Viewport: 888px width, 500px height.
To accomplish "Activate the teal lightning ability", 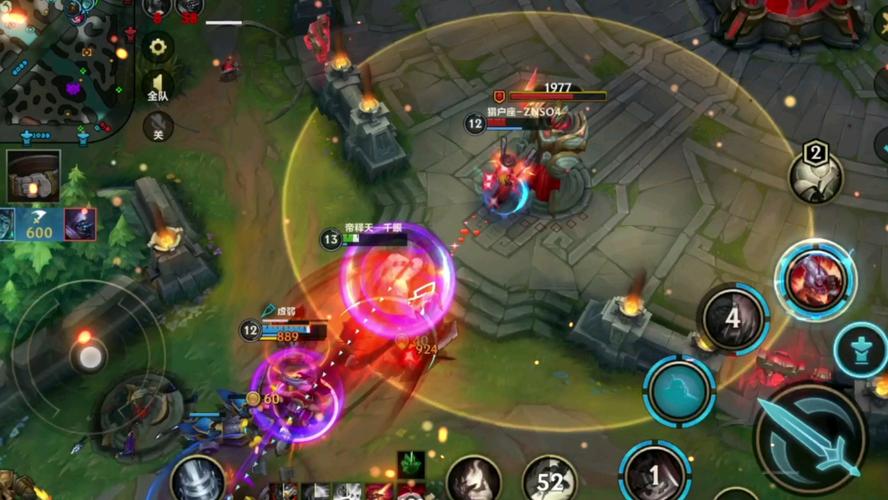I will pyautogui.click(x=679, y=390).
